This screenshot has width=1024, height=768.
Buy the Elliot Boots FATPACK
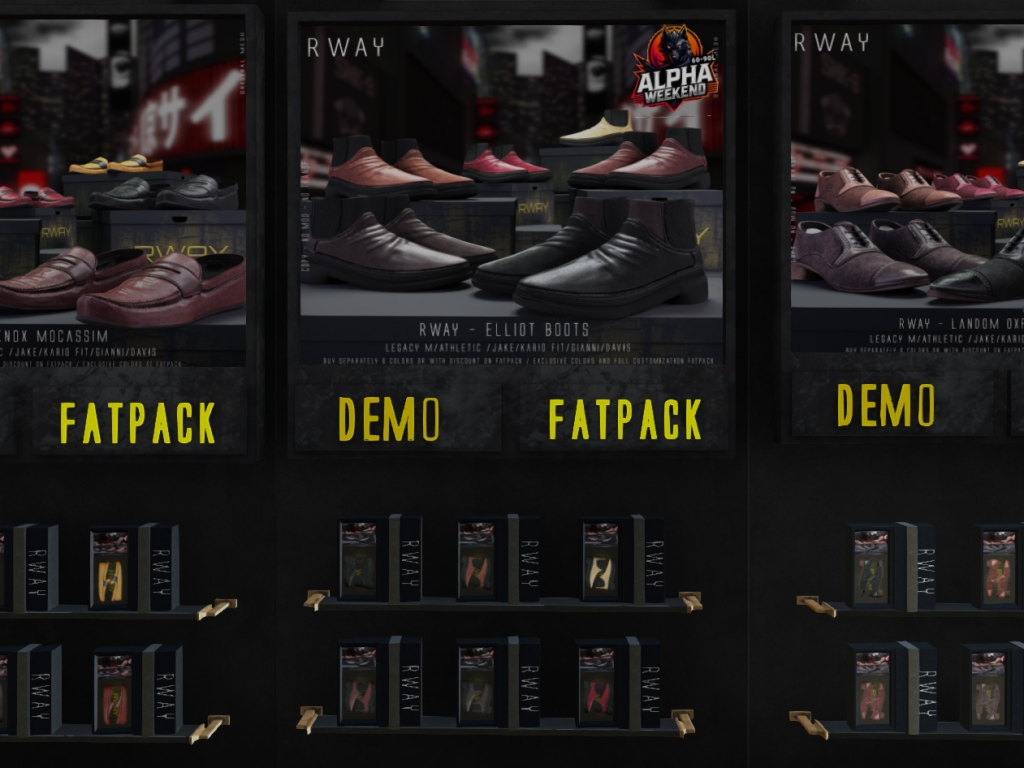[624, 418]
